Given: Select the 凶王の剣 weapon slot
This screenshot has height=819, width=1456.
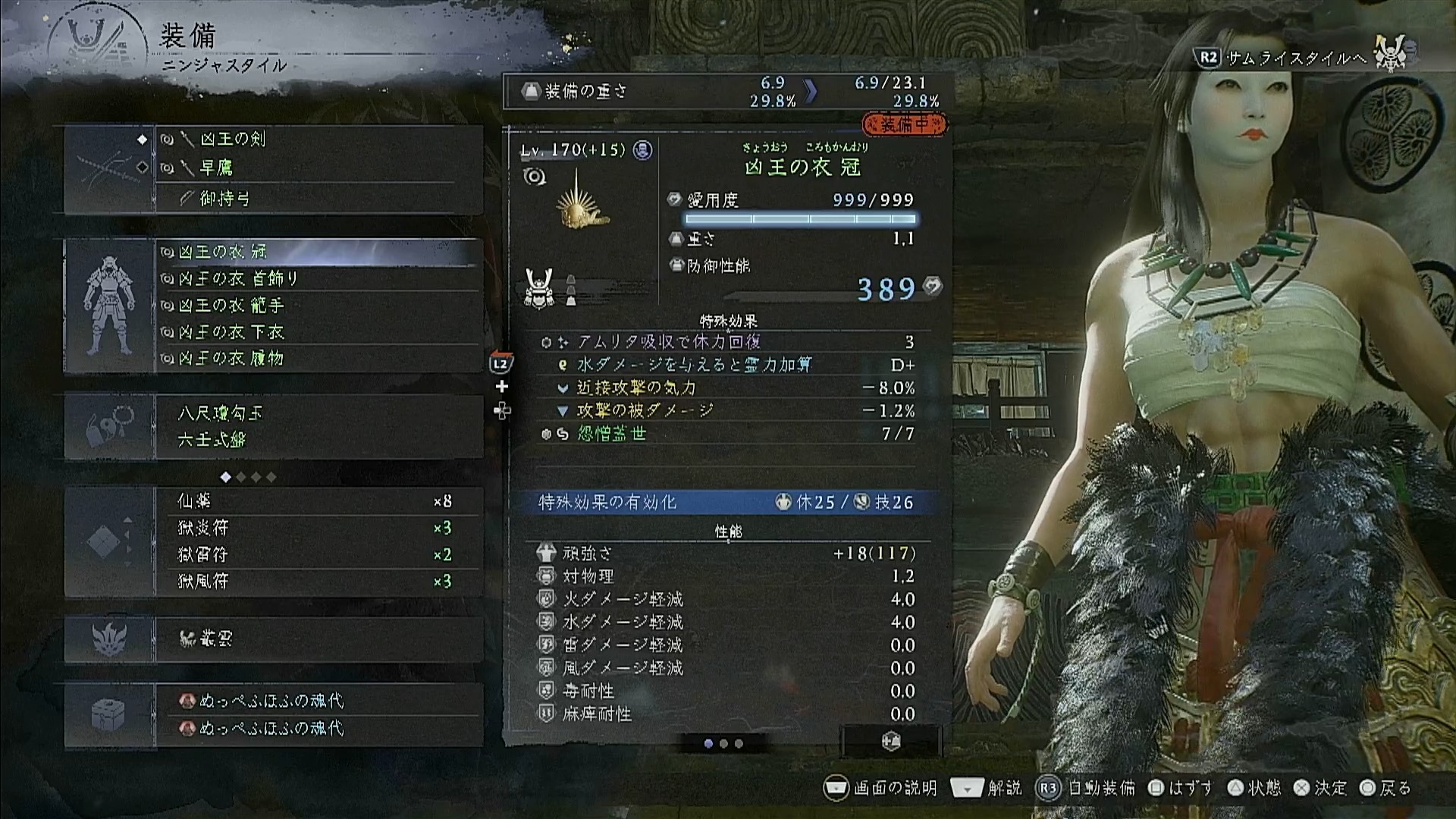Looking at the screenshot, I should pyautogui.click(x=318, y=140).
